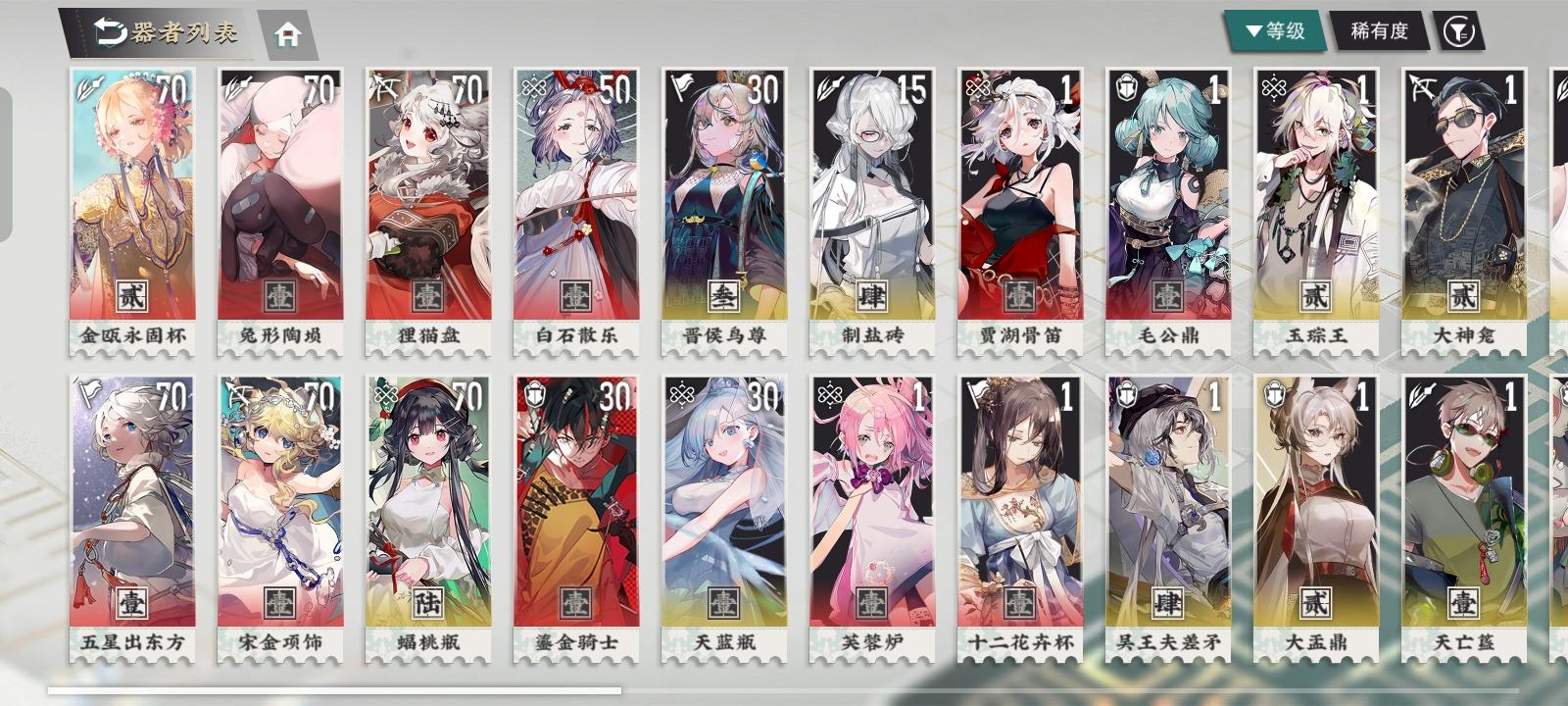Viewport: 1568px width, 706px height.
Task: Select the 玉琮王 card
Action: 1311,196
